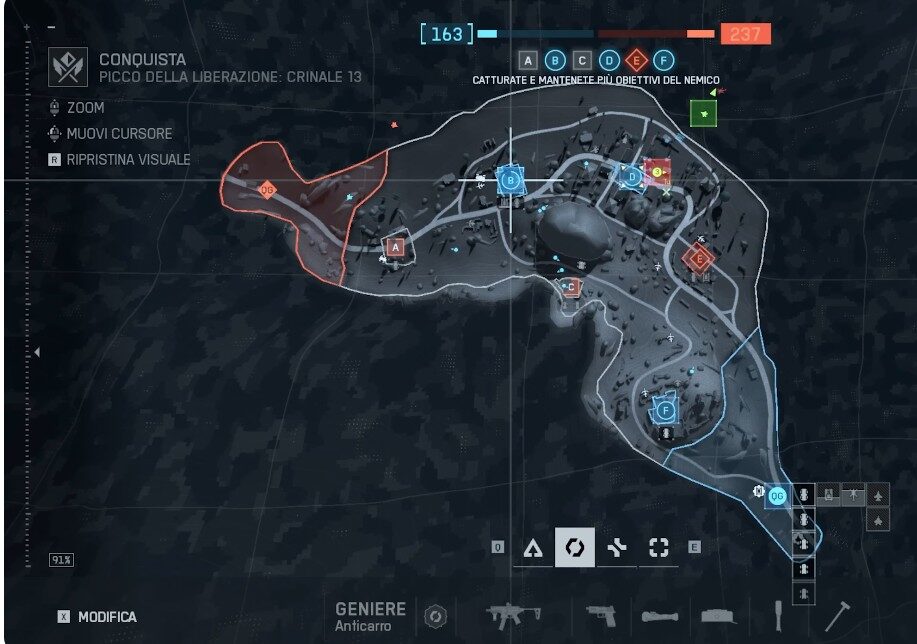
Task: Choose objective F as spawn point
Action: point(666,410)
